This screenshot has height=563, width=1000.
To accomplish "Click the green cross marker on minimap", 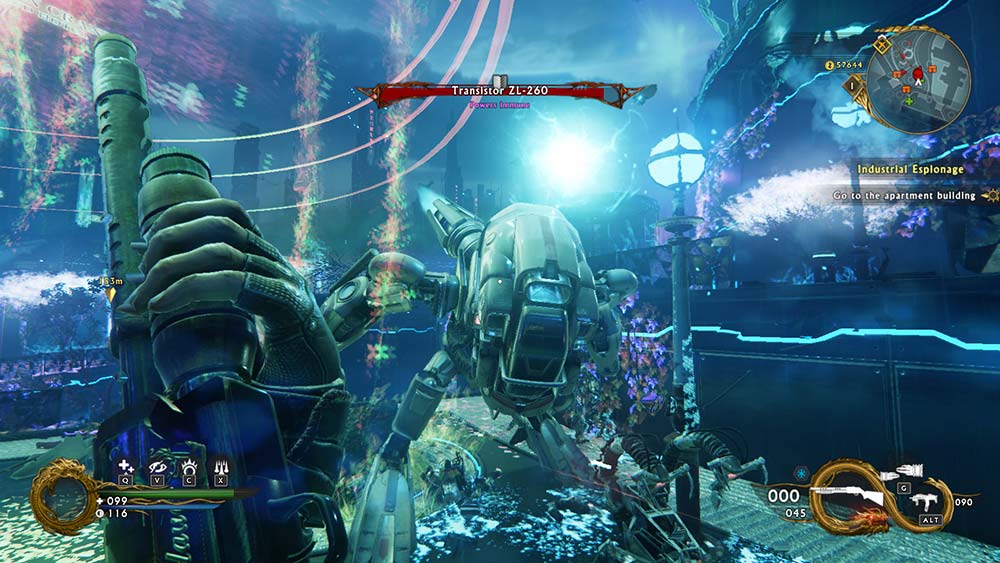I will (909, 100).
